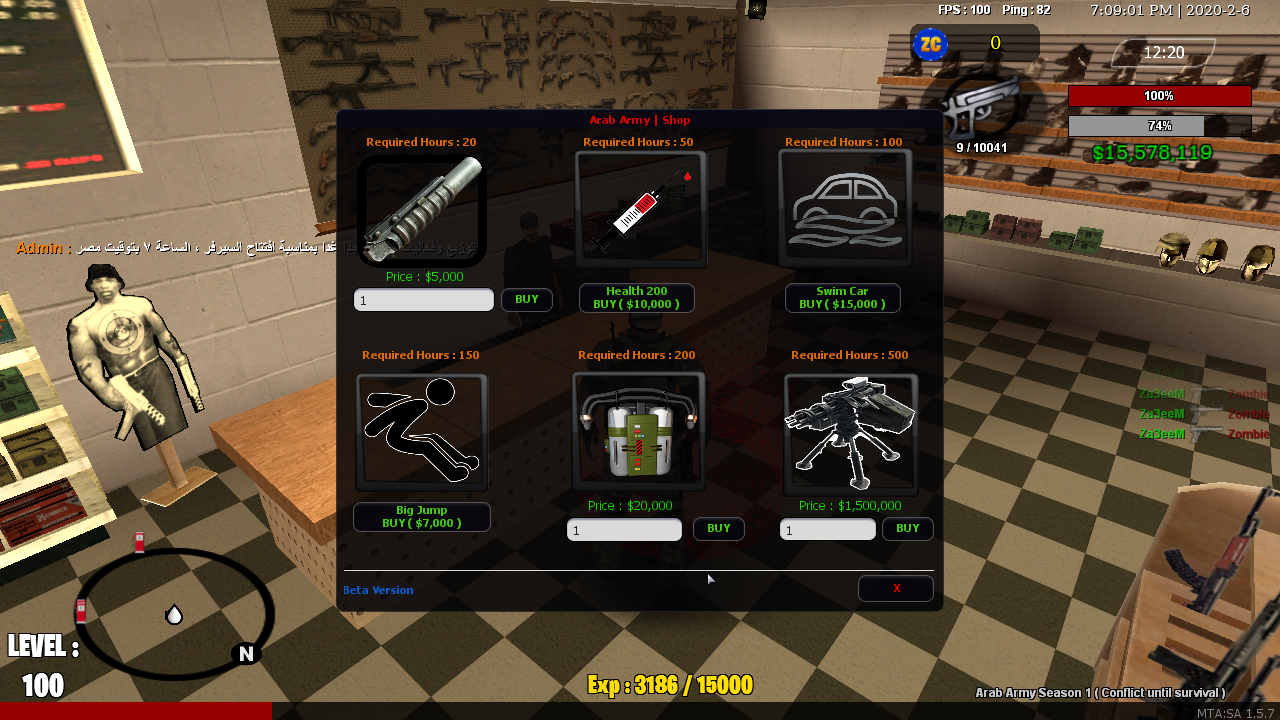The width and height of the screenshot is (1280, 720).
Task: Select the silencer item image in the shop
Action: (x=421, y=208)
